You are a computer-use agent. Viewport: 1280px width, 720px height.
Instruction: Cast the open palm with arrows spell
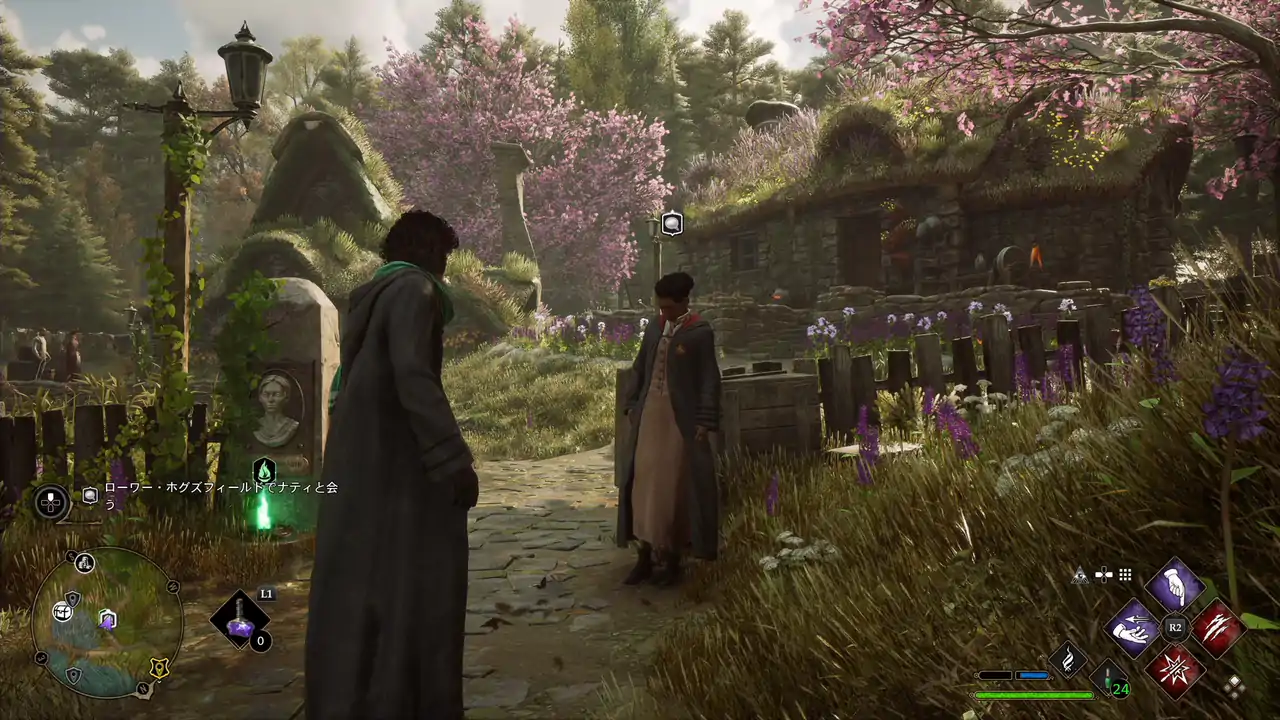coord(1132,628)
